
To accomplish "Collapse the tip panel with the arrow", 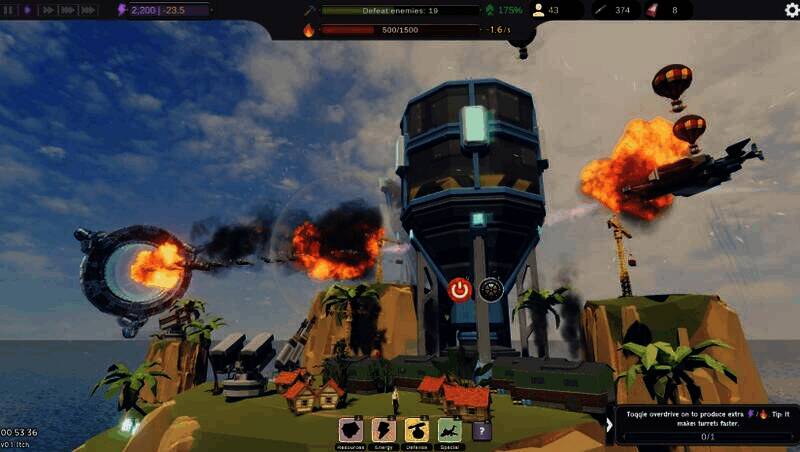I will click(x=609, y=424).
